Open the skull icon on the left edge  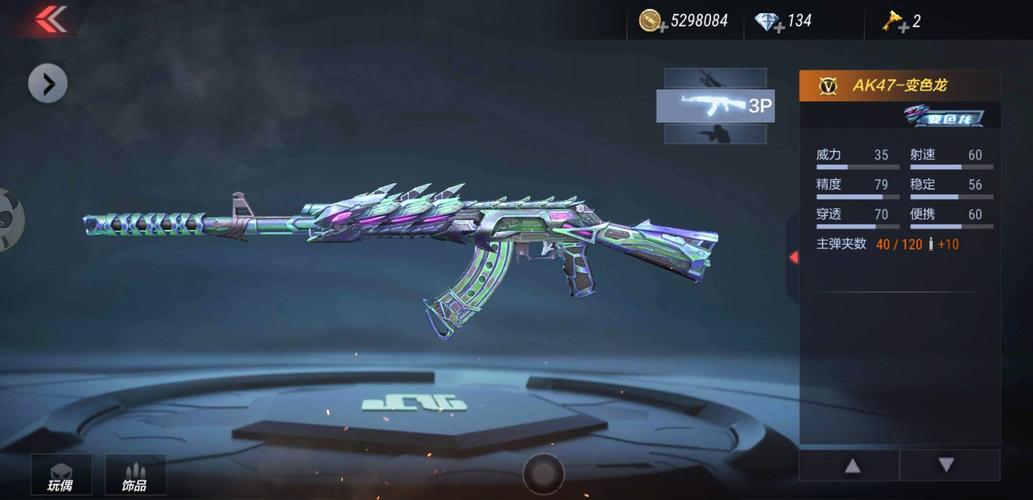[8, 219]
